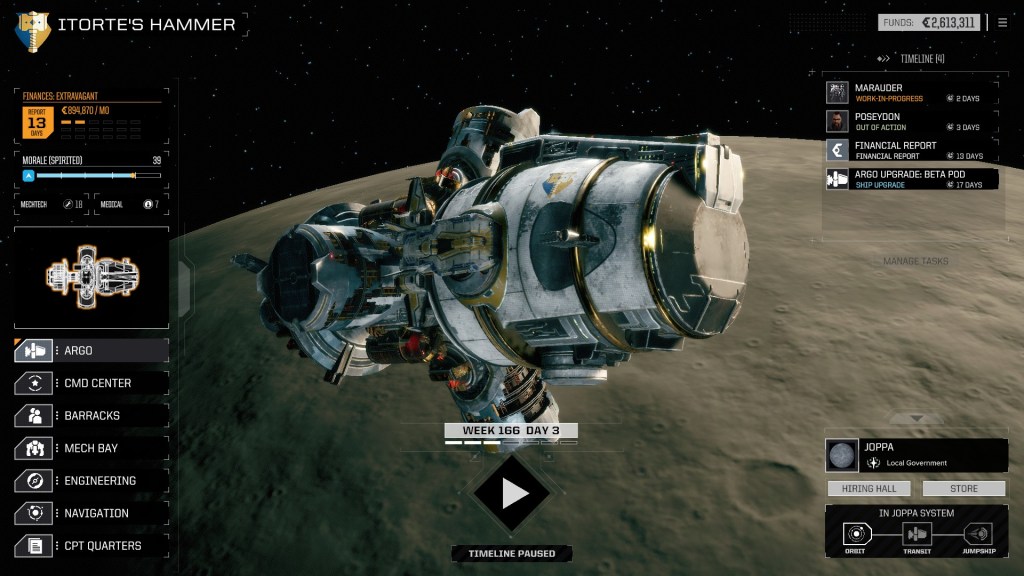Enter the Mech Bay

point(91,448)
